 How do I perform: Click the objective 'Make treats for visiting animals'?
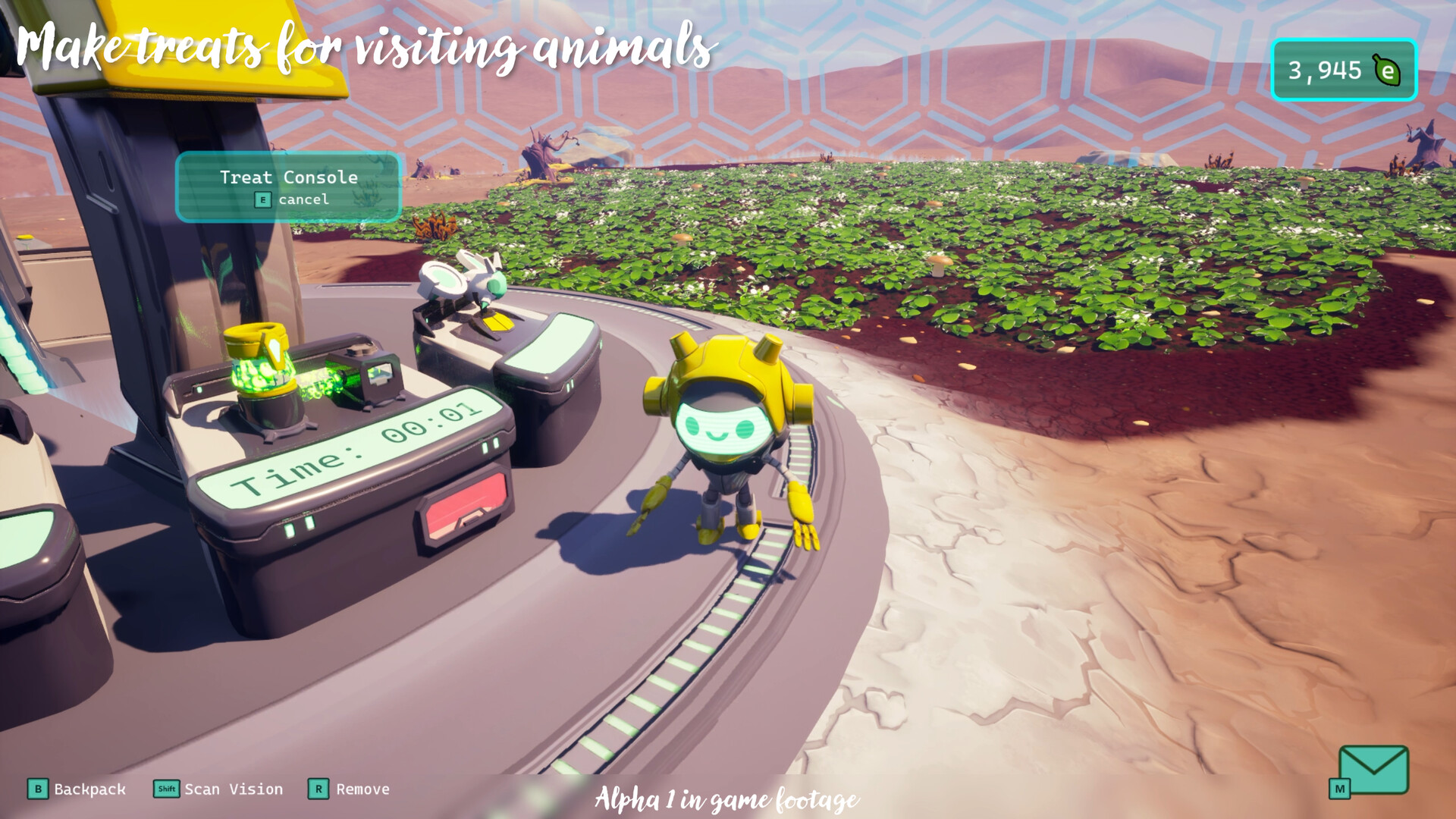click(x=364, y=45)
